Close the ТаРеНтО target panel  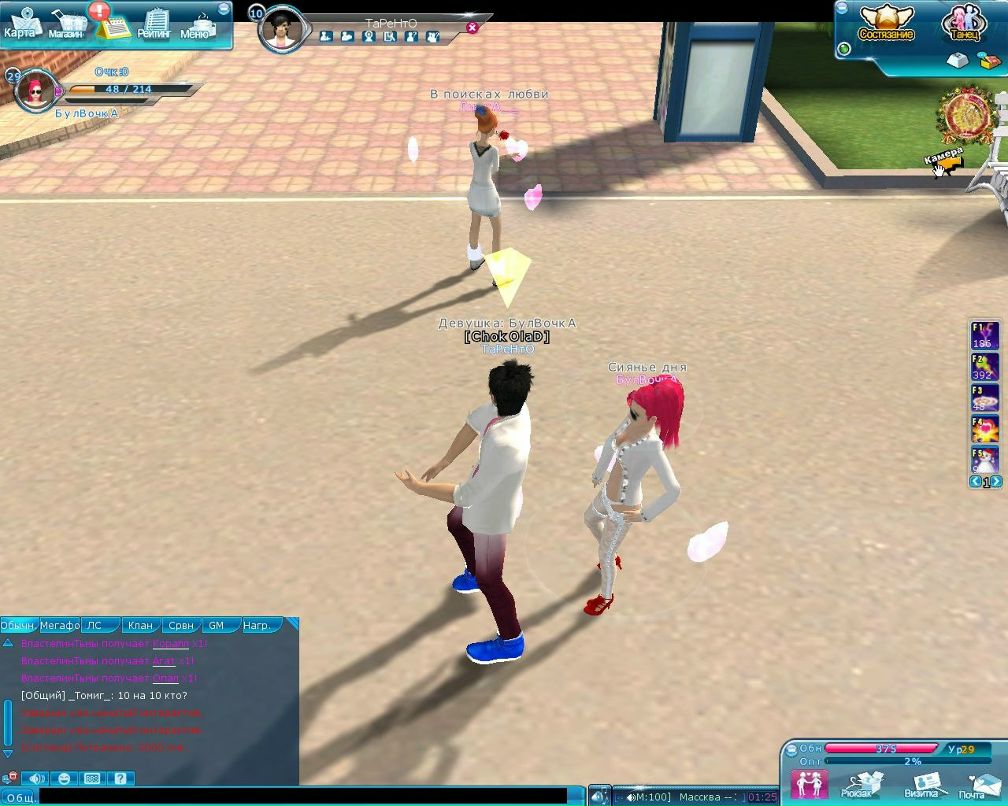[x=472, y=28]
